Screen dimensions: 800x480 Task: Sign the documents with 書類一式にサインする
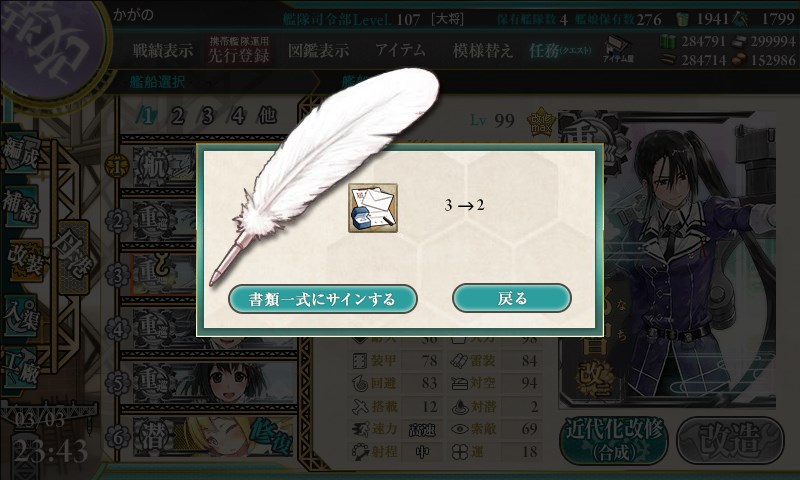[x=323, y=298]
